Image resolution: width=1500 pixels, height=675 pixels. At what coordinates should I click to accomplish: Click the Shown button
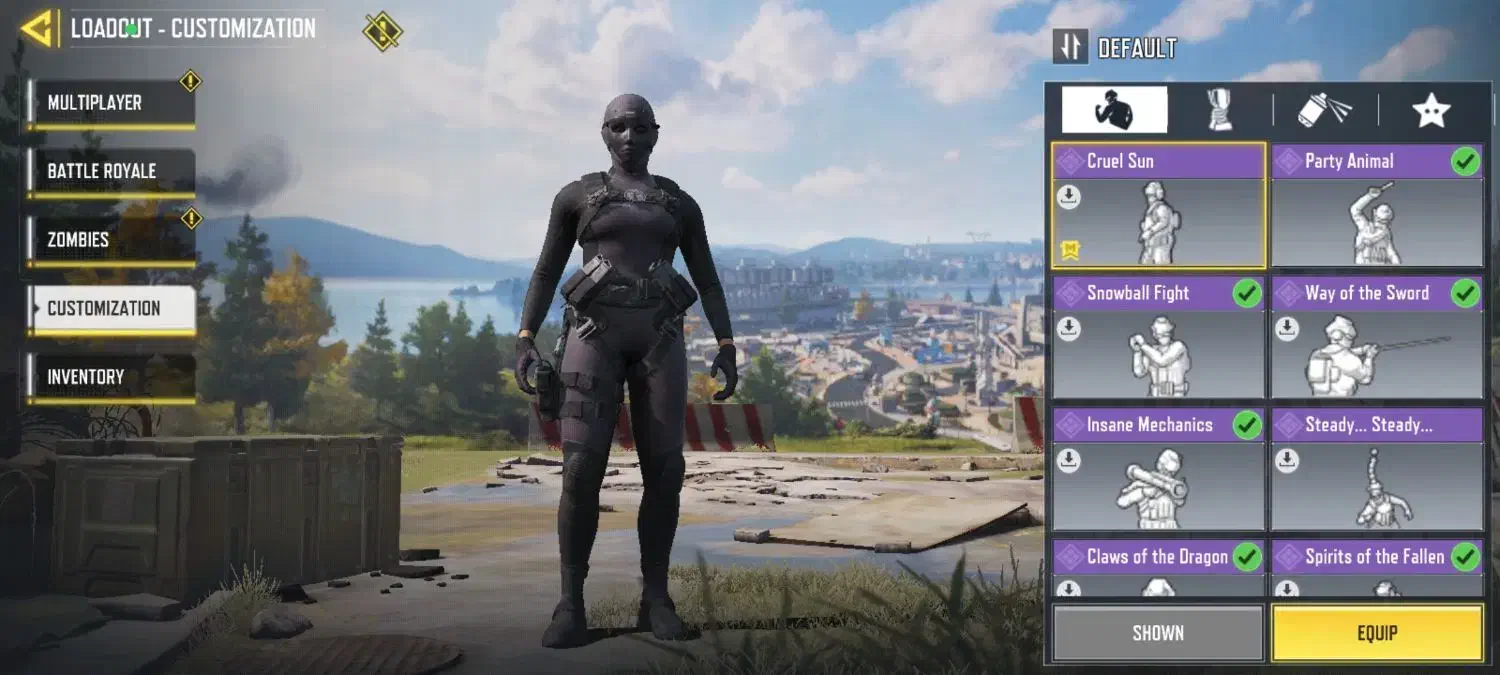pos(1158,633)
